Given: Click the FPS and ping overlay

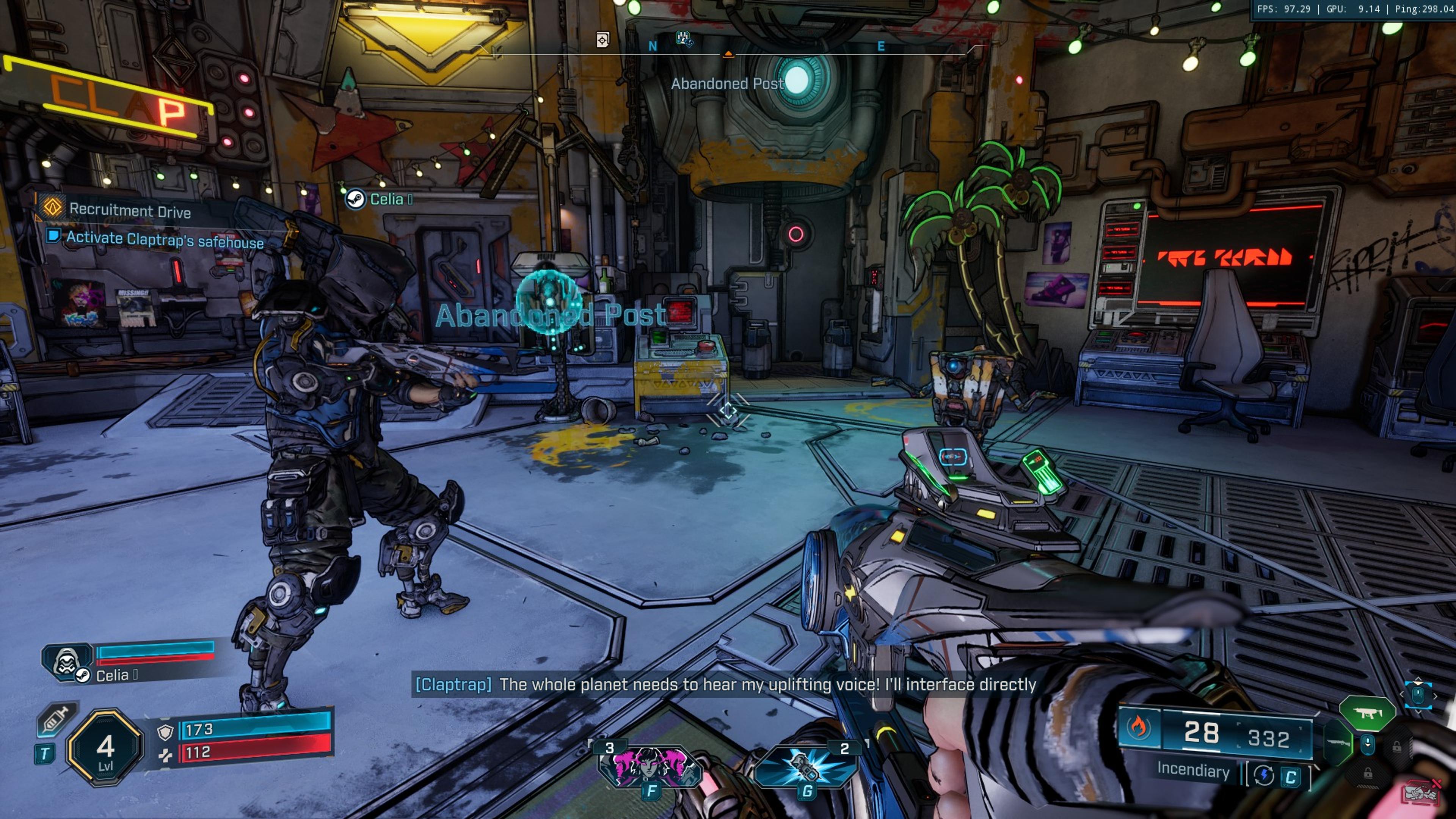Looking at the screenshot, I should pos(1354,9).
